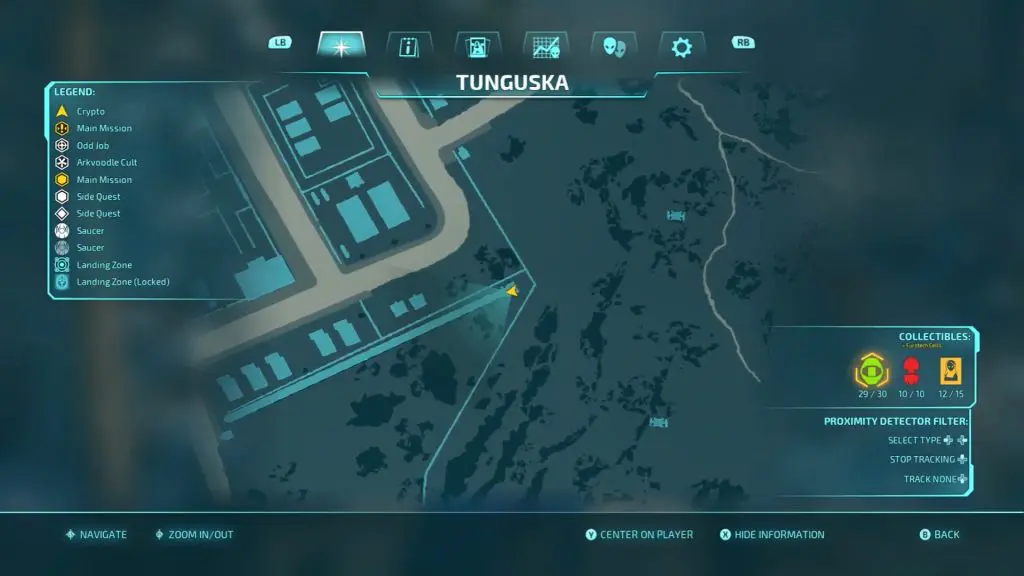This screenshot has height=576, width=1024.
Task: Choose the Arkvoodle Cult legend entry
Action: [106, 162]
